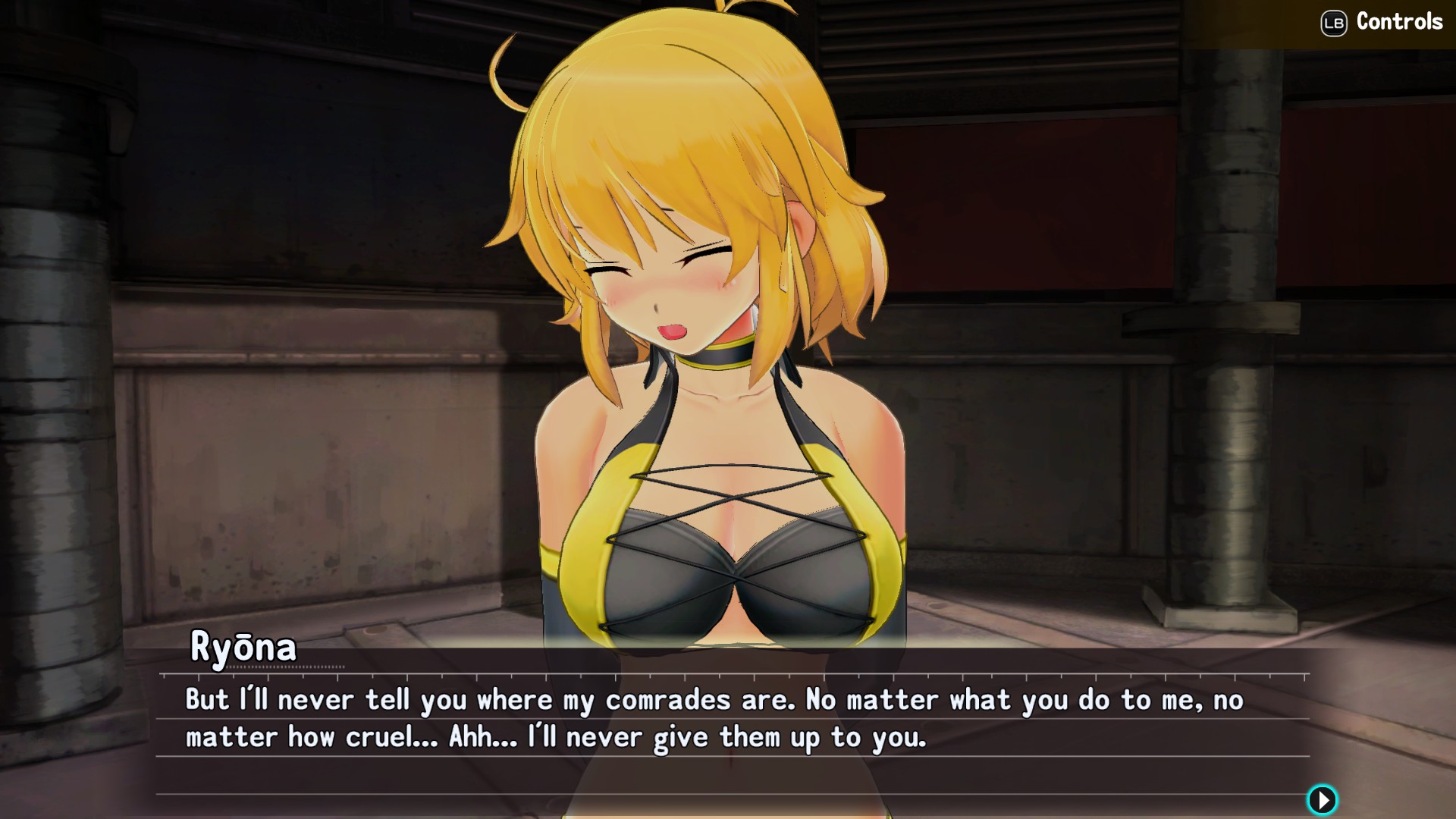Click the LB icon beside Controls

click(x=1332, y=23)
